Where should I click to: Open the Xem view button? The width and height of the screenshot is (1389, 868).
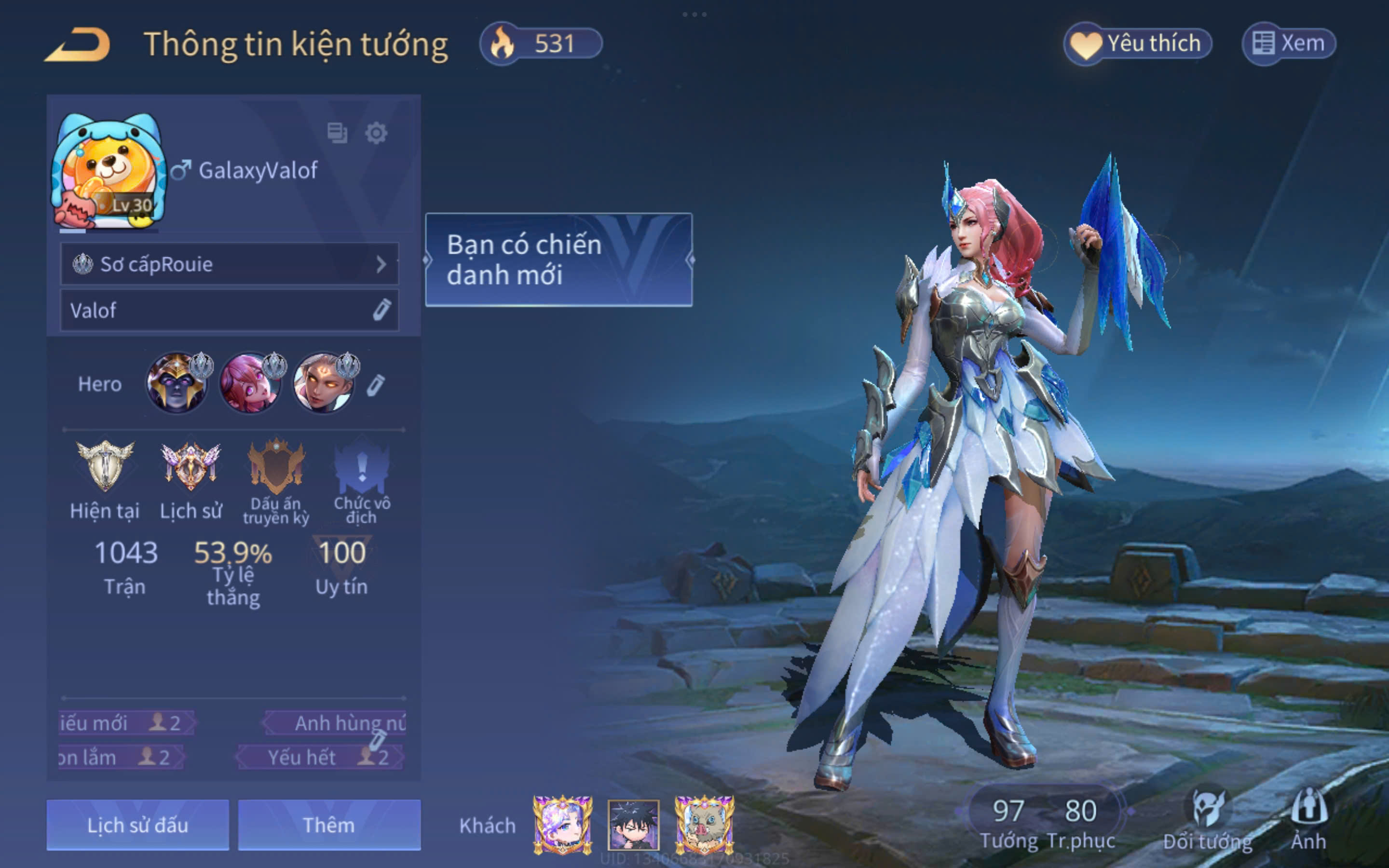click(1289, 43)
